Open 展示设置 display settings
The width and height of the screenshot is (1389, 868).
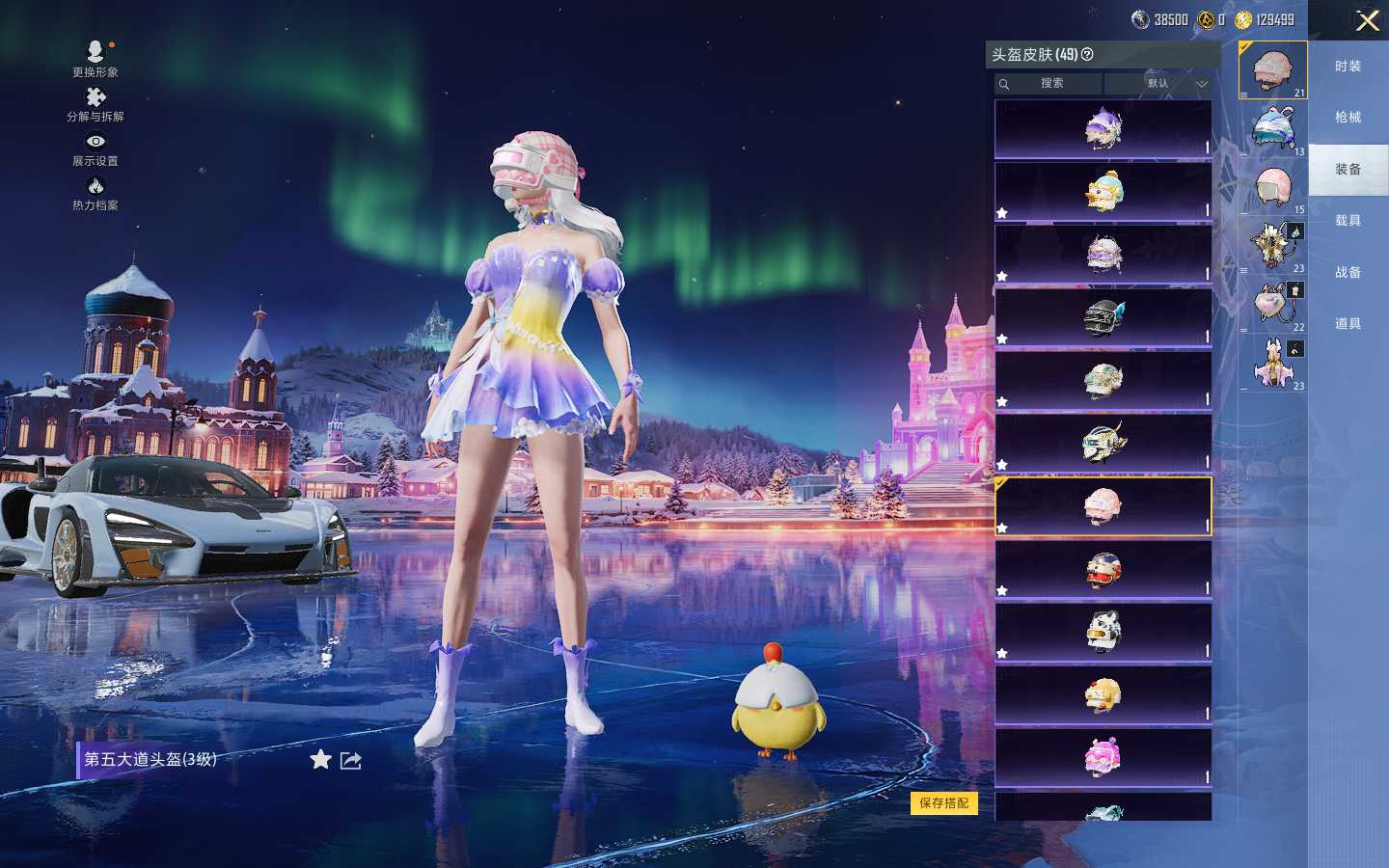coord(95,148)
